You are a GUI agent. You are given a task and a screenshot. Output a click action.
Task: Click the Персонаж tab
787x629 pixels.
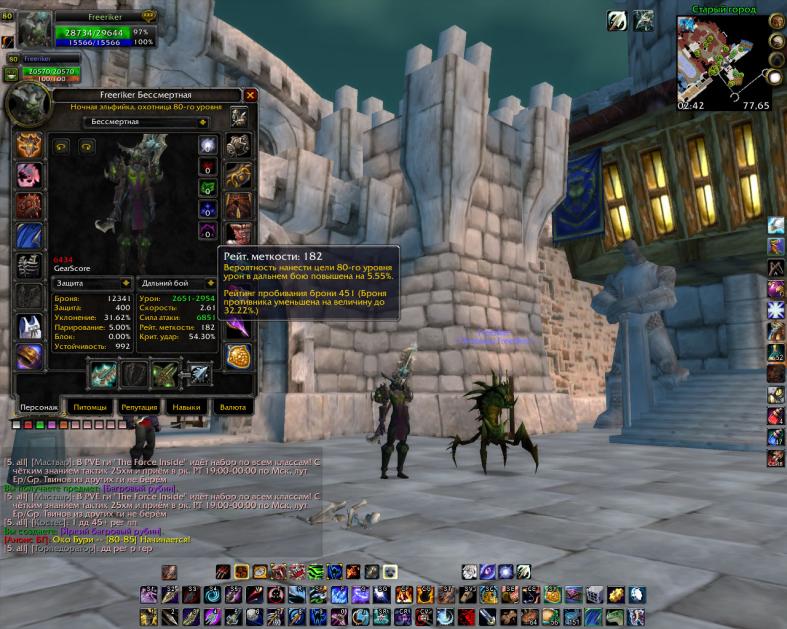[x=40, y=408]
